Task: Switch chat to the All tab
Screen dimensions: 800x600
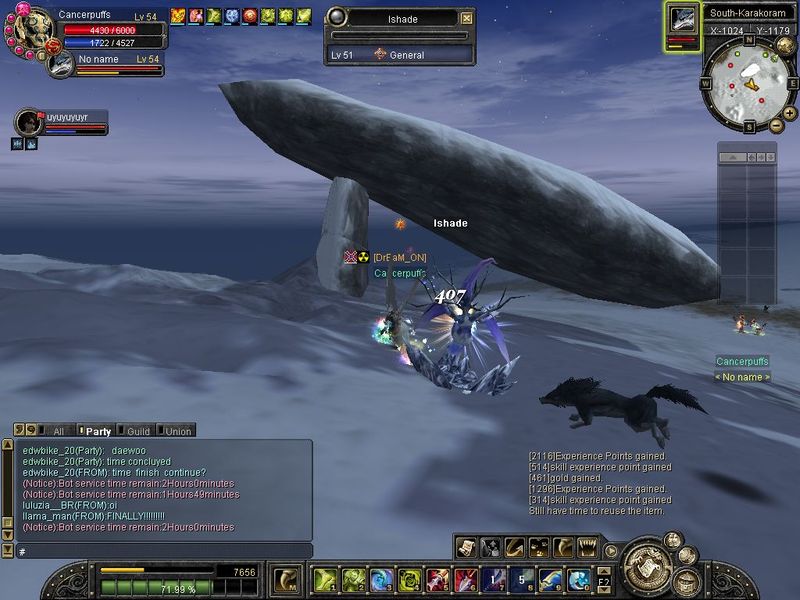Action: (57, 431)
